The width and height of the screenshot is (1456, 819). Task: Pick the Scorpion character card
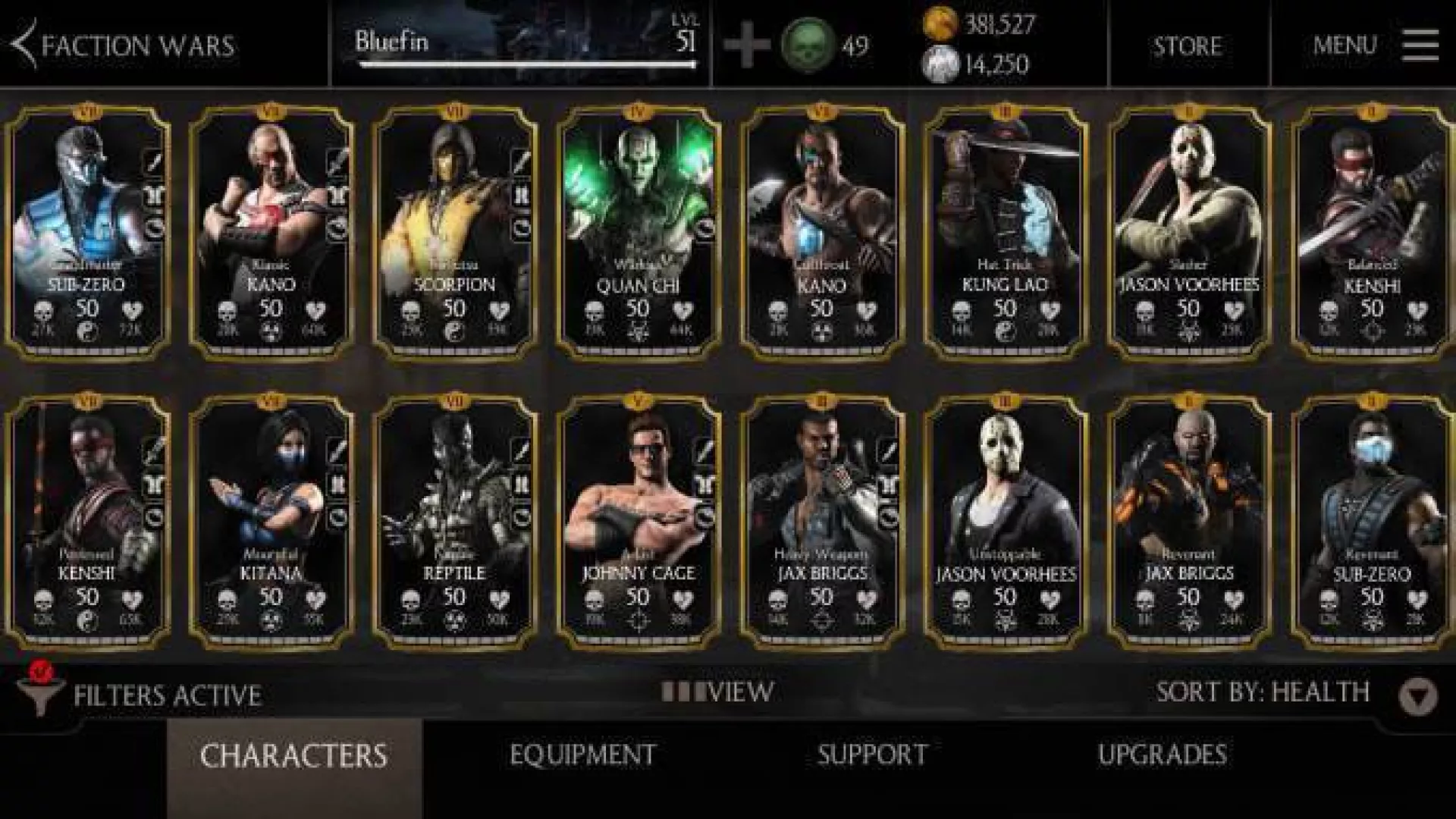point(454,231)
